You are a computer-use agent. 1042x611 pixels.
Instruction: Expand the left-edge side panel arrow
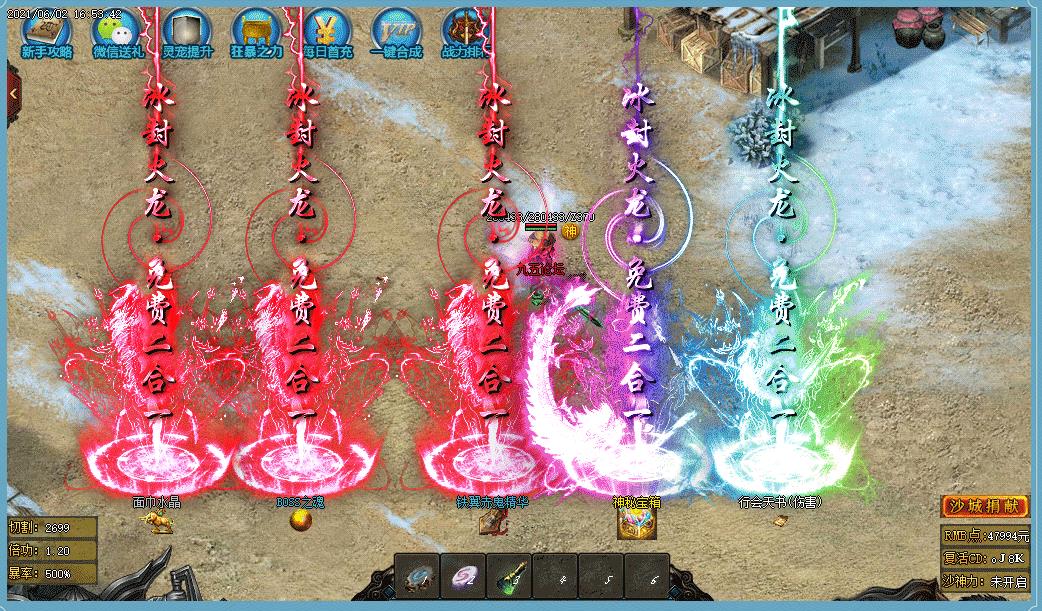(x=14, y=93)
